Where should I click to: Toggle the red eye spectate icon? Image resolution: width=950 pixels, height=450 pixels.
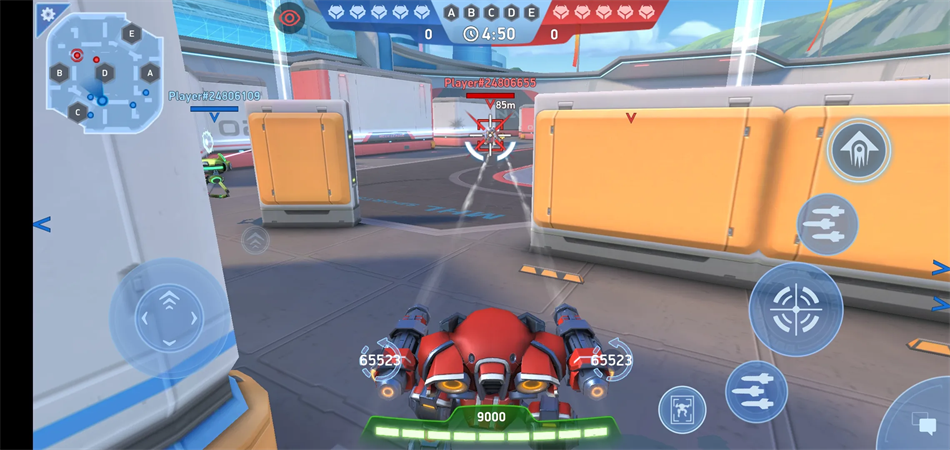pos(289,17)
